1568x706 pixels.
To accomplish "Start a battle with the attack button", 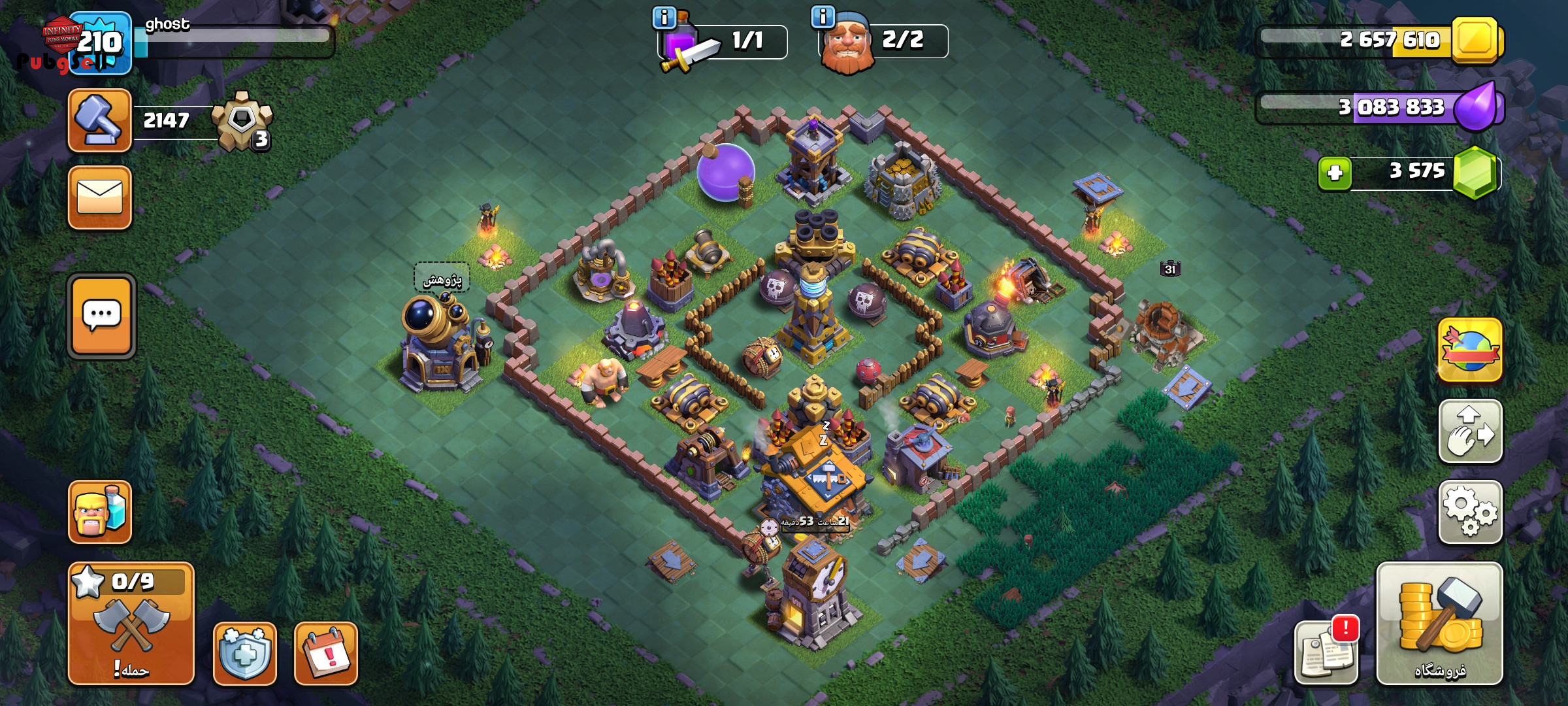I will (131, 624).
